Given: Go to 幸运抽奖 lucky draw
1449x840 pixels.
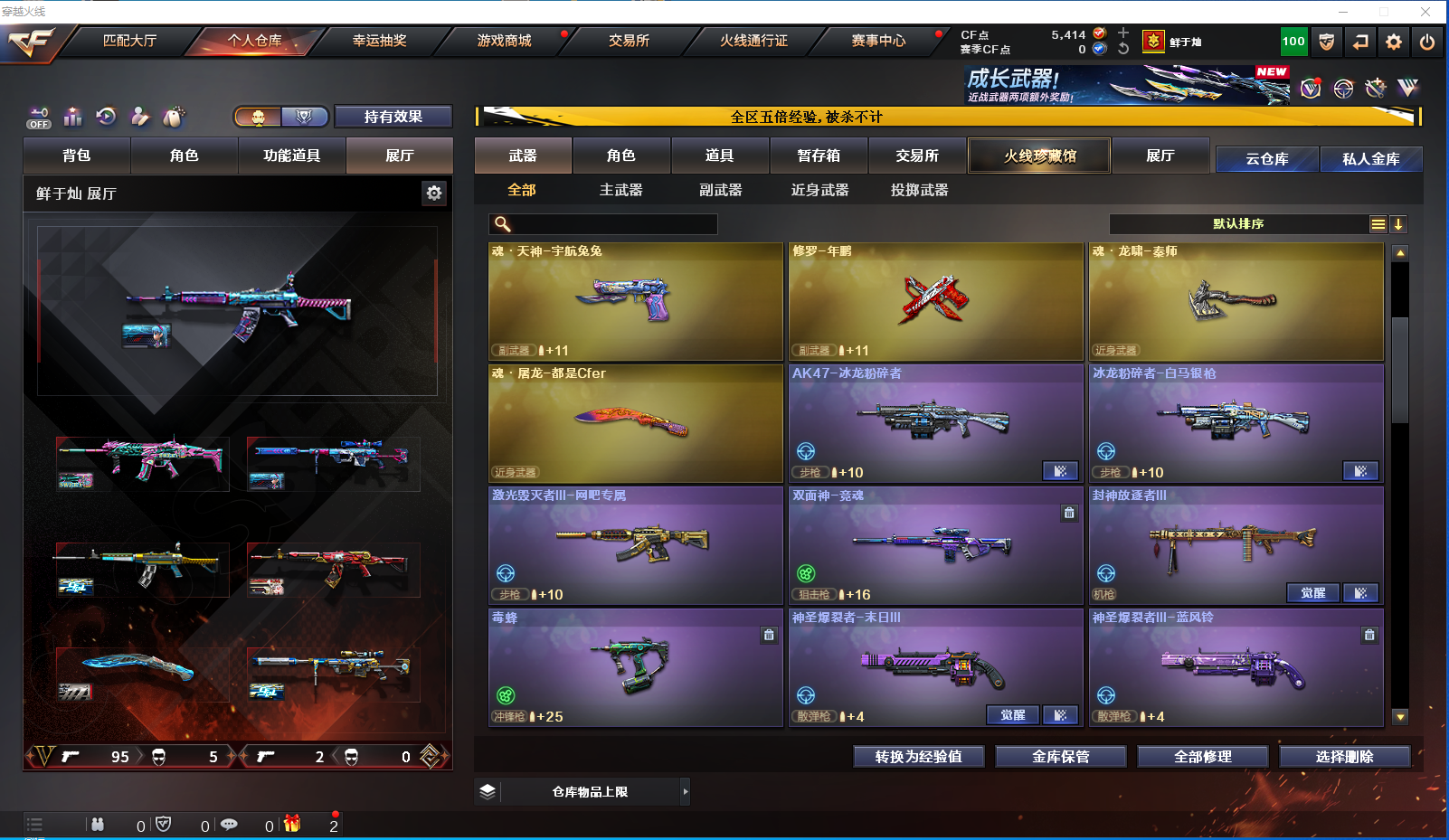Looking at the screenshot, I should coord(380,41).
